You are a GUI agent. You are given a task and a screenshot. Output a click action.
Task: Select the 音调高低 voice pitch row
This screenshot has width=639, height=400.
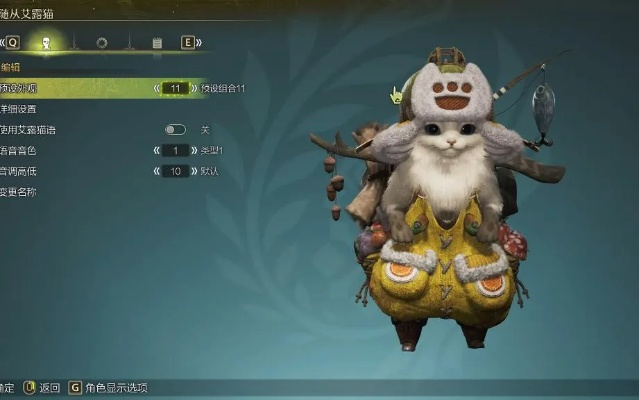(18, 171)
